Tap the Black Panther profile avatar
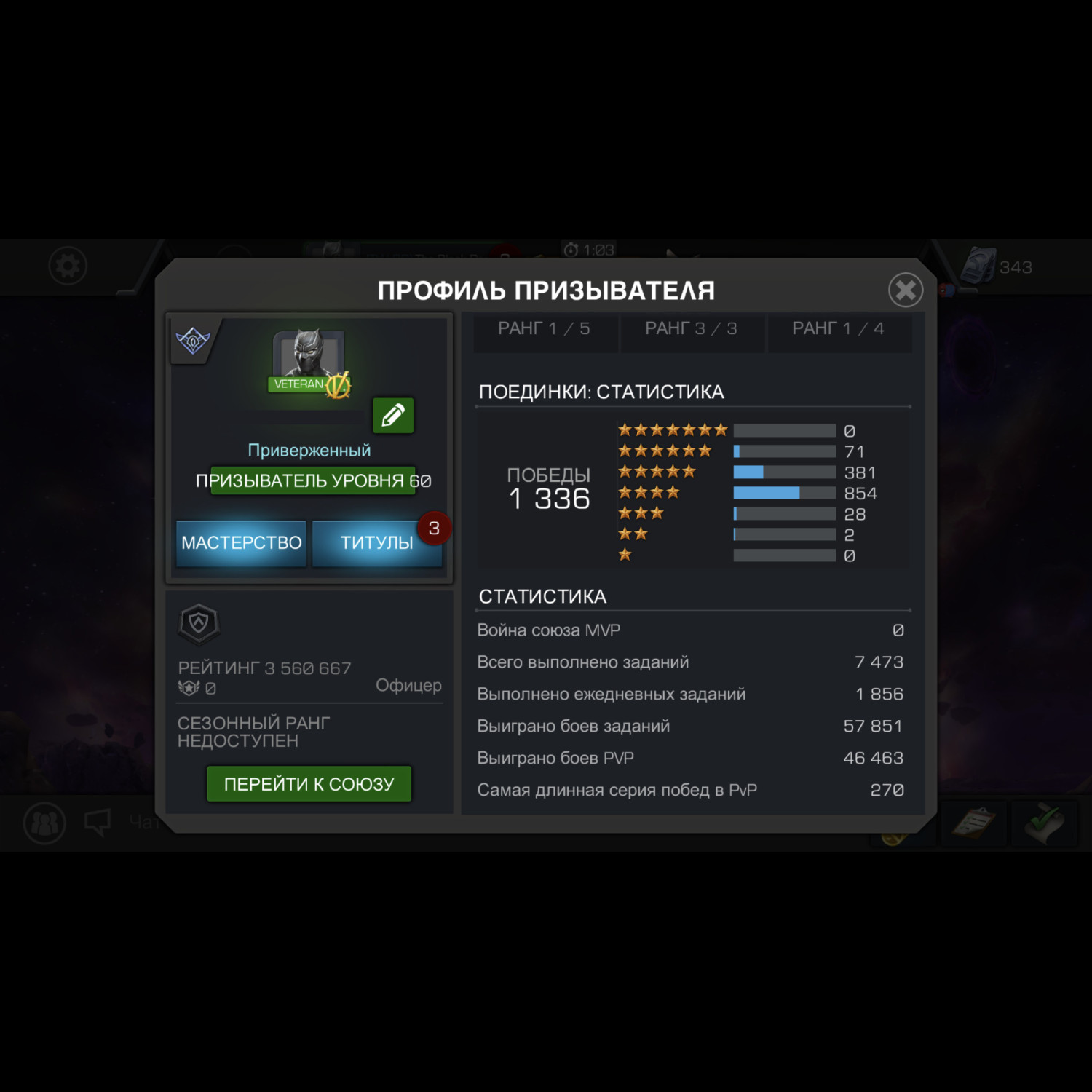Viewport: 1092px width, 1092px height. [309, 355]
